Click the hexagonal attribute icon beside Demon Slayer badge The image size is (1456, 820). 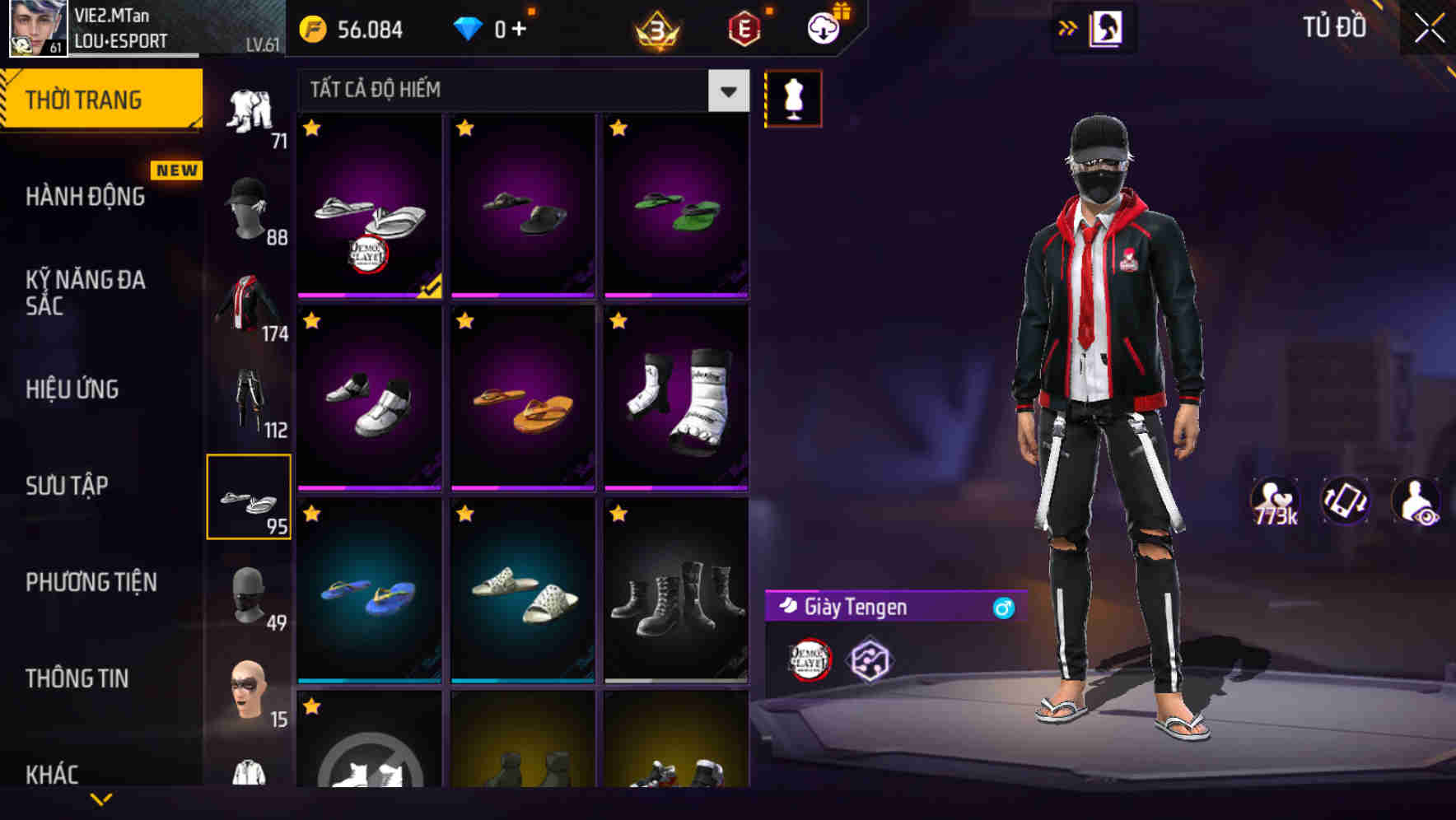click(871, 659)
